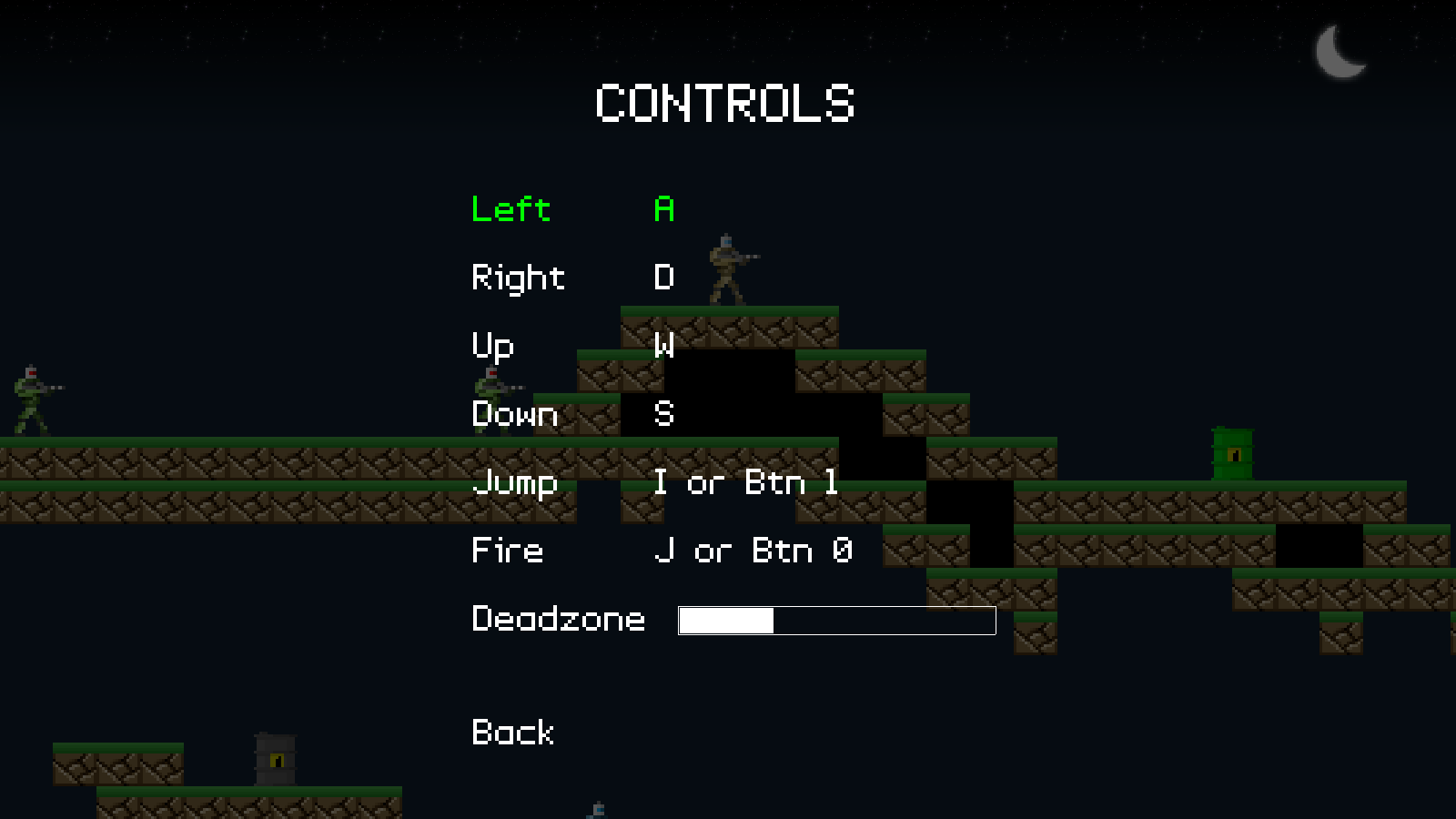Viewport: 1456px width, 819px height.
Task: Go Back from the Controls menu
Action: (x=512, y=733)
